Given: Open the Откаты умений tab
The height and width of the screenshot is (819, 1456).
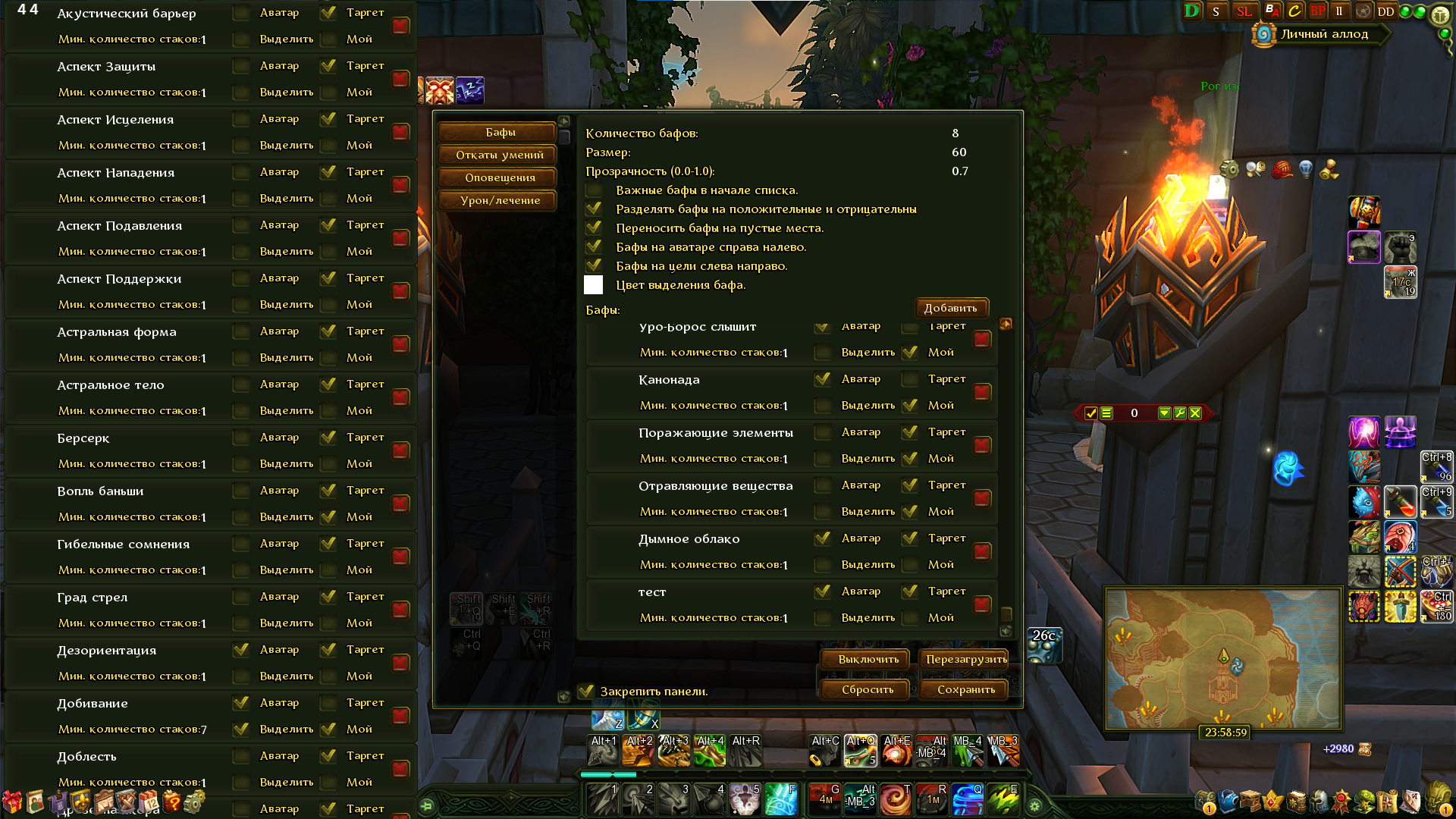Looking at the screenshot, I should coord(500,155).
